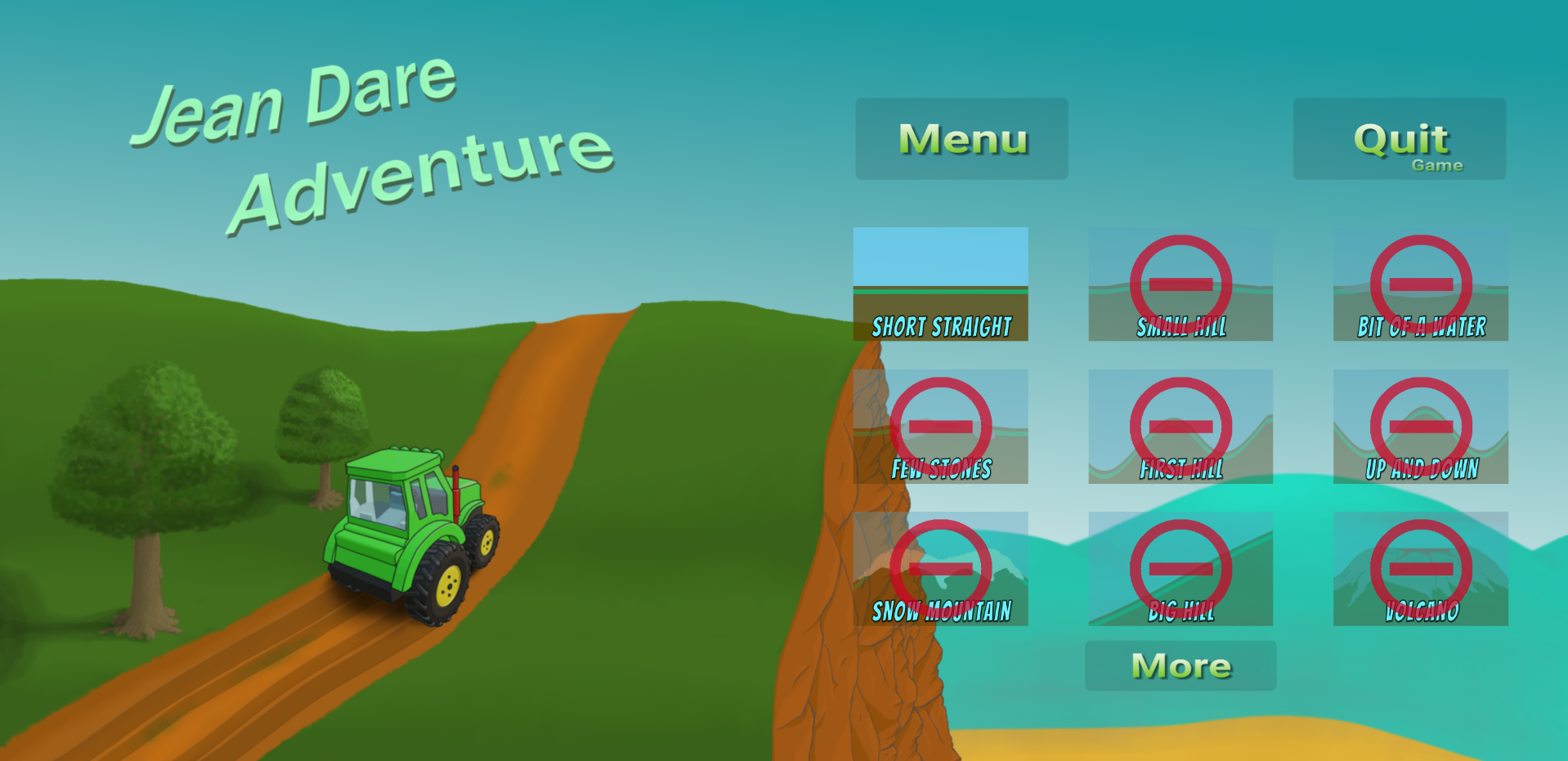Show more levels with the More button

point(1180,665)
